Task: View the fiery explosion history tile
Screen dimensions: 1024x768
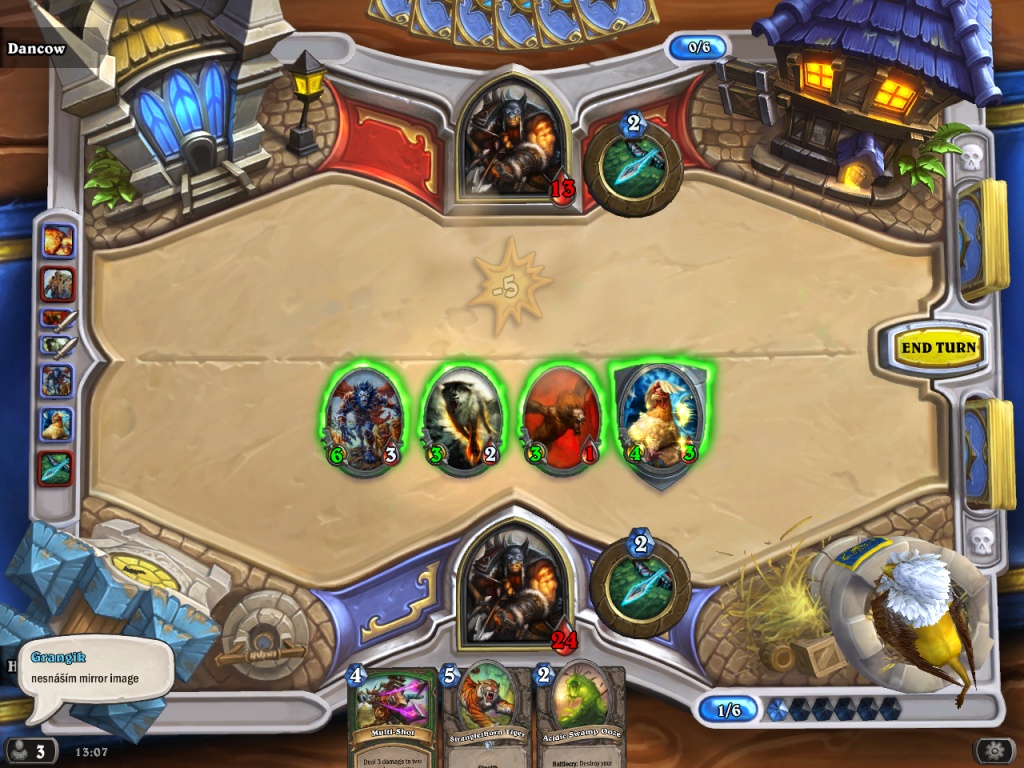Action: tap(57, 241)
